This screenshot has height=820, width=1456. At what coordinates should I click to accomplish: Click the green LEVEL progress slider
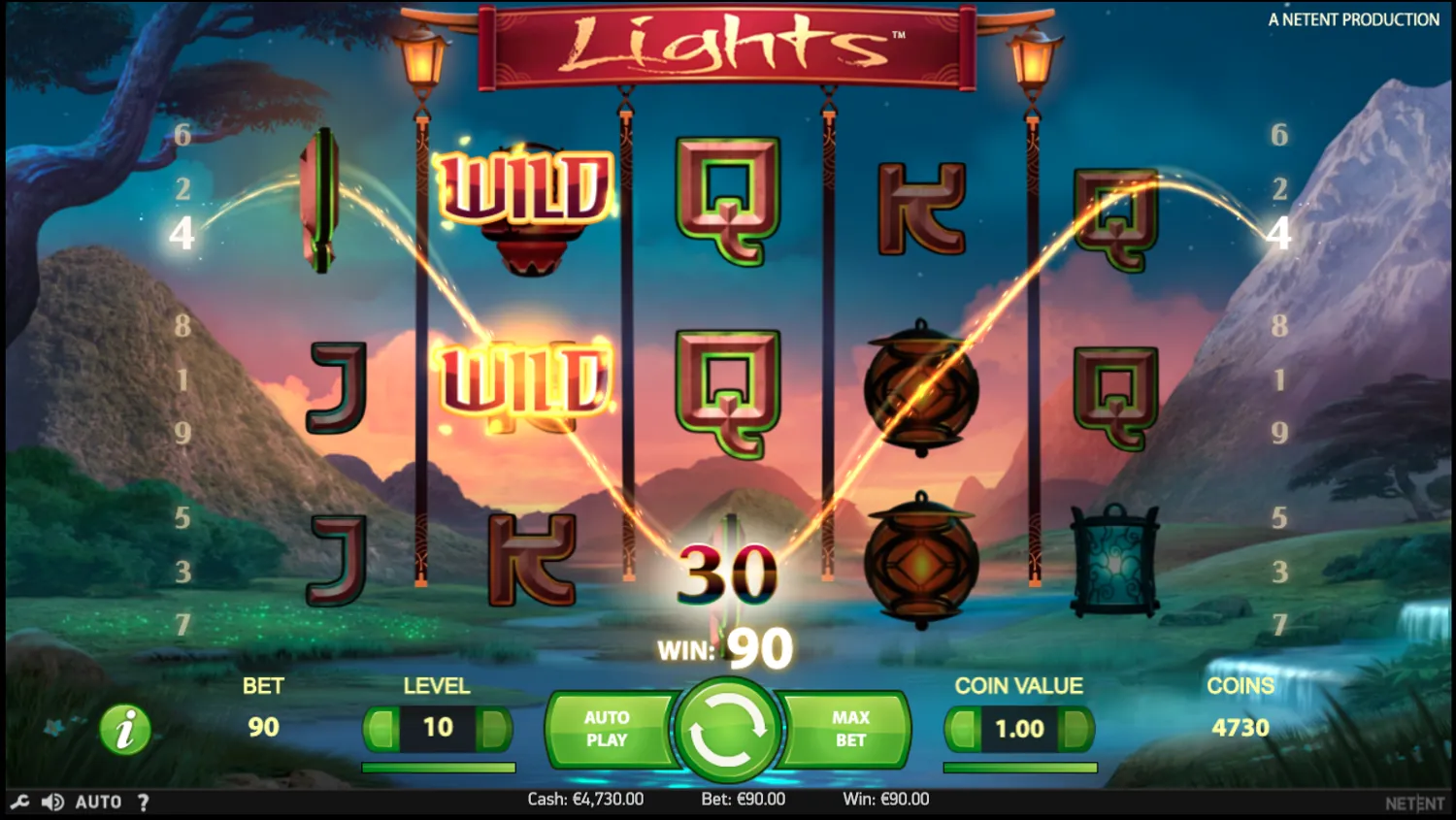coord(438,766)
